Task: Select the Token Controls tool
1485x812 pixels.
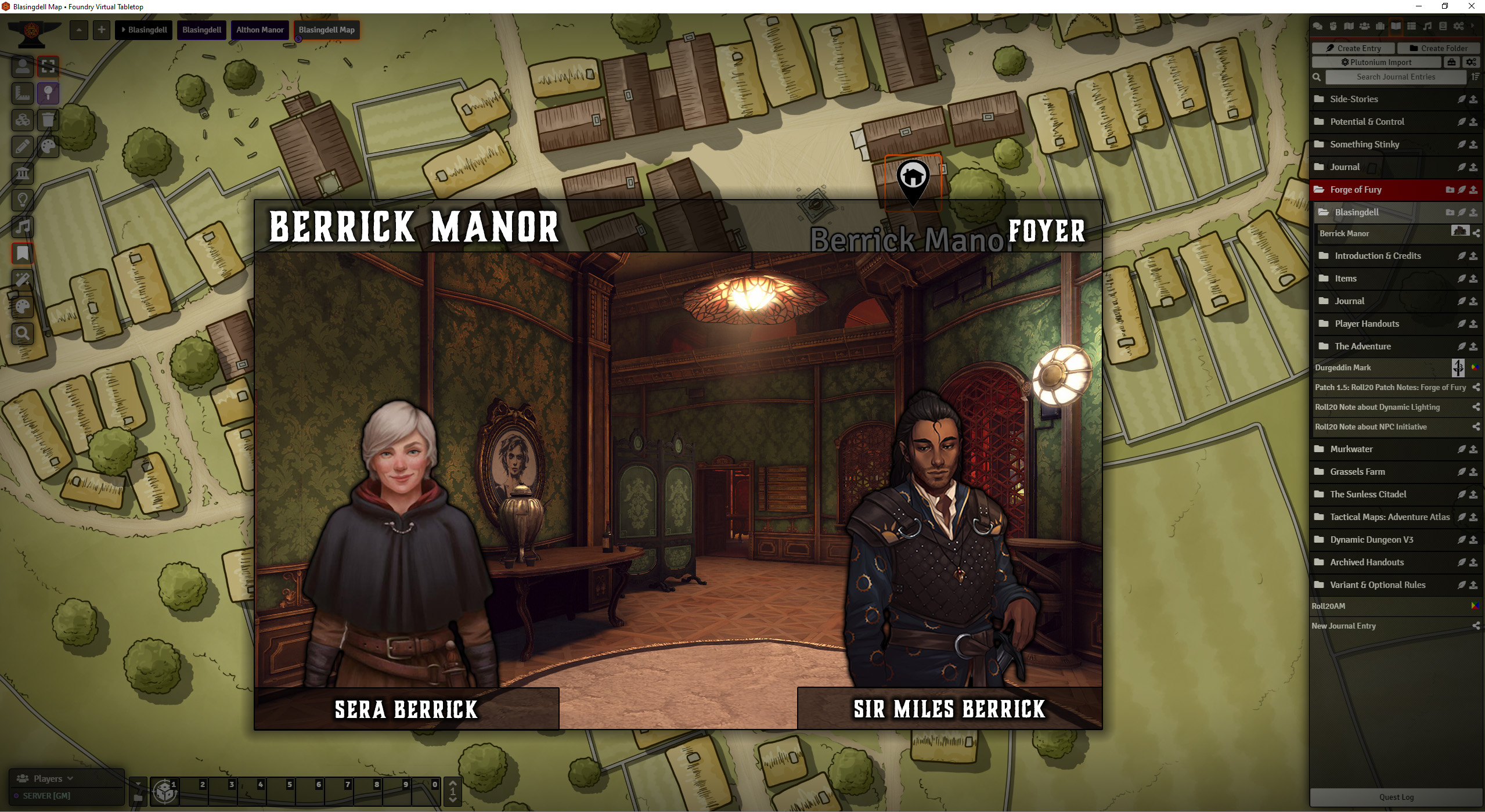Action: point(23,67)
